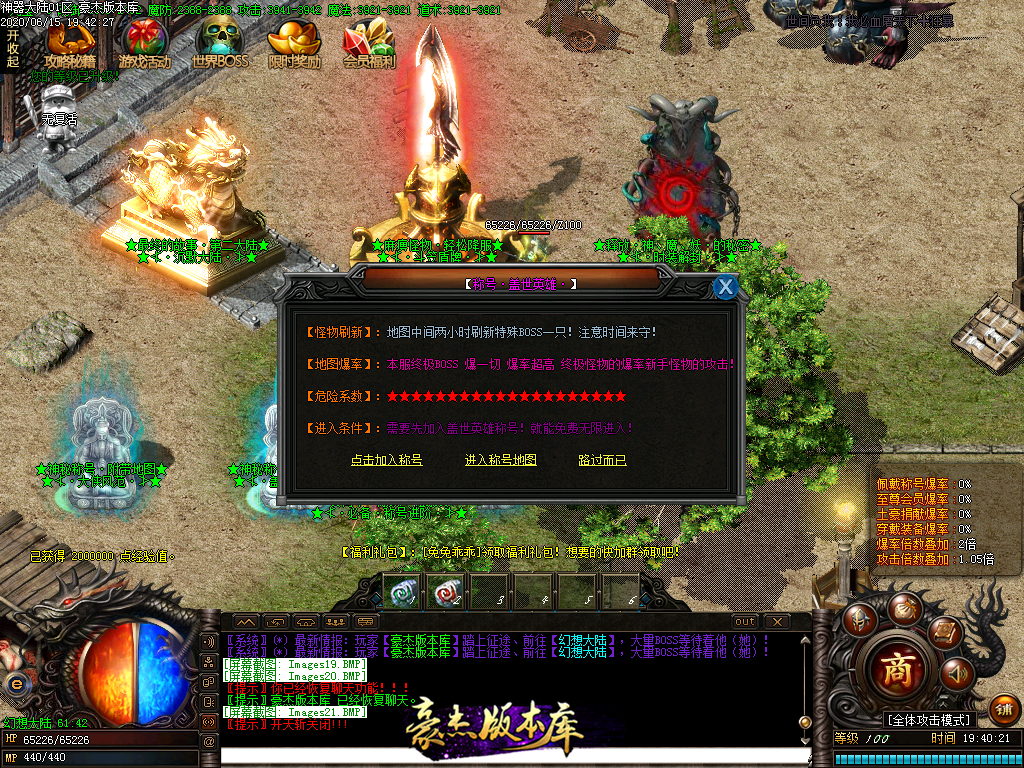This screenshot has width=1024, height=768.
Task: Close the 称号 dialog window
Action: tap(726, 287)
